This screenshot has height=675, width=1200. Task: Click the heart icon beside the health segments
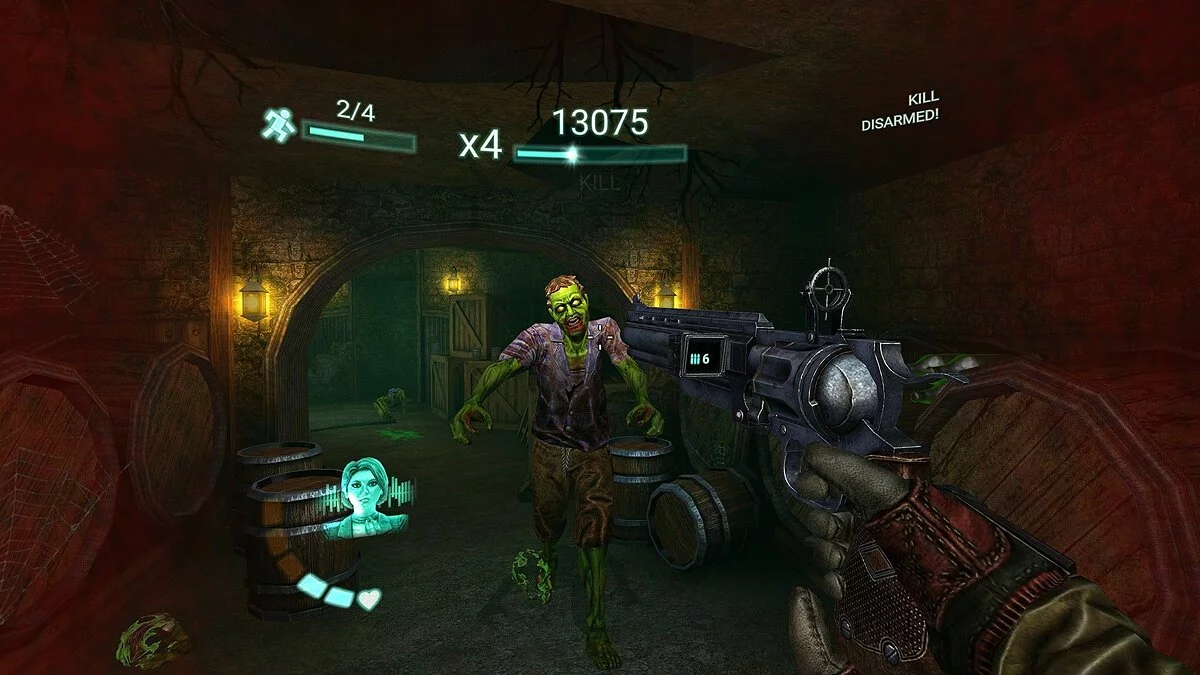370,600
